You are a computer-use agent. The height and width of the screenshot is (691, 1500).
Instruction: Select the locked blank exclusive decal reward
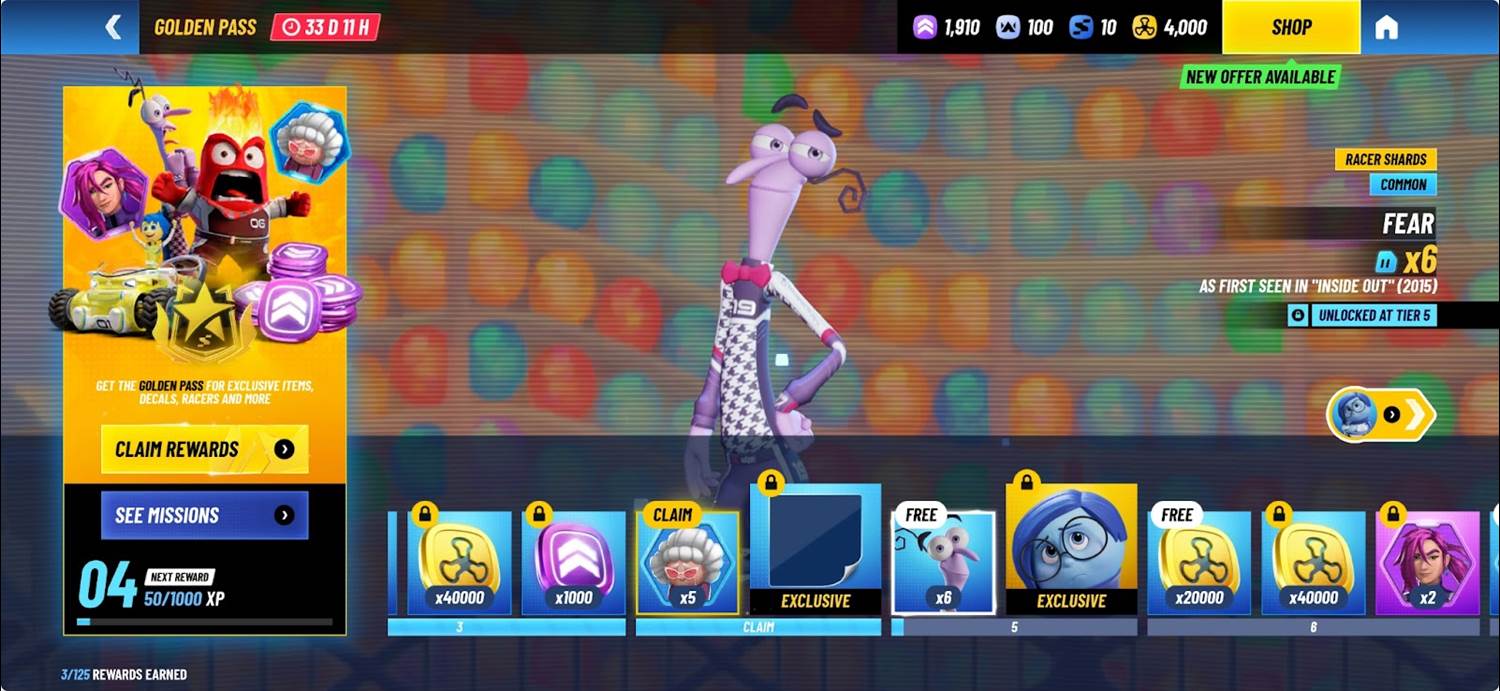[815, 550]
